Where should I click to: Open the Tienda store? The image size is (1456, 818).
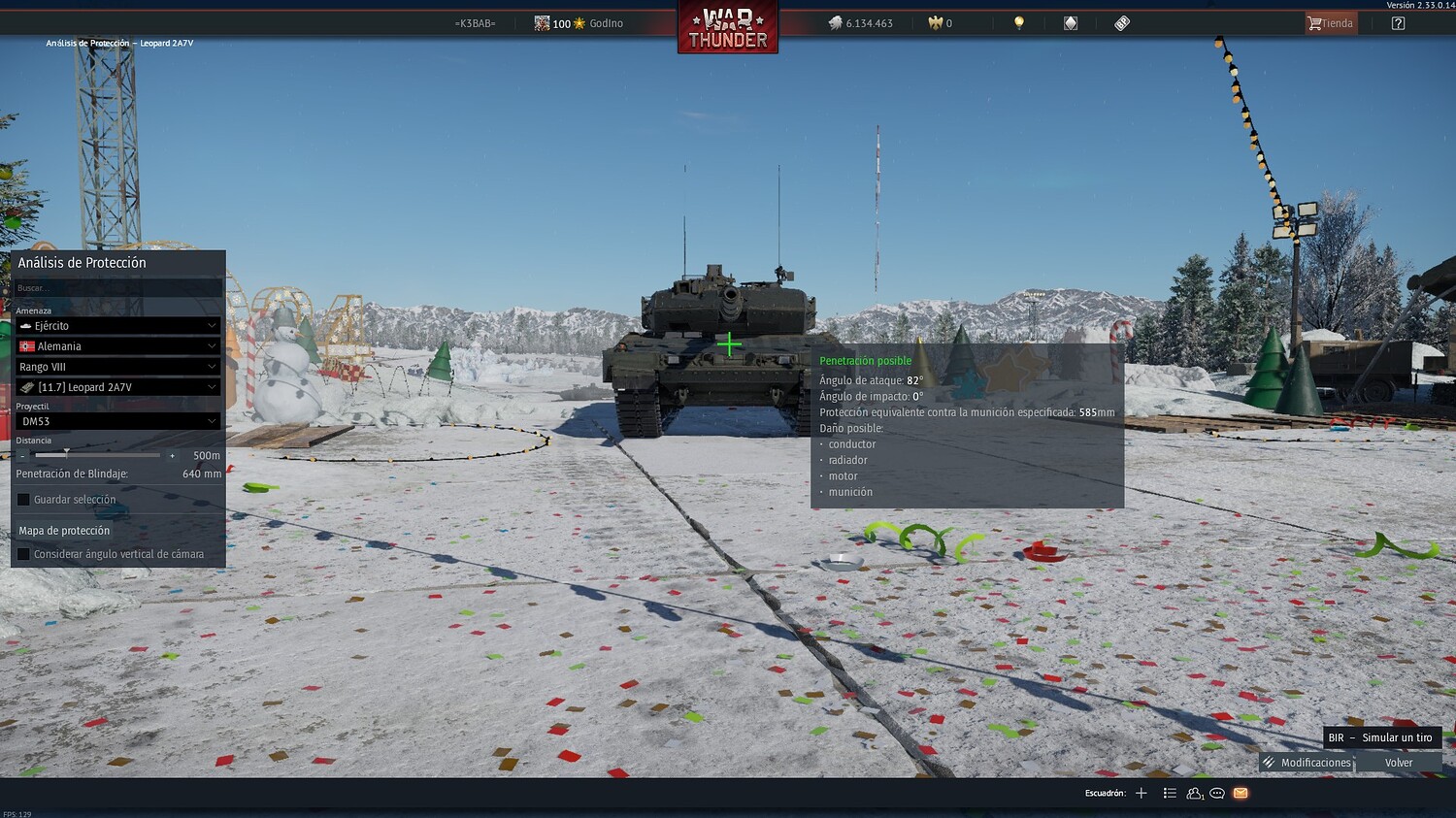(x=1329, y=22)
